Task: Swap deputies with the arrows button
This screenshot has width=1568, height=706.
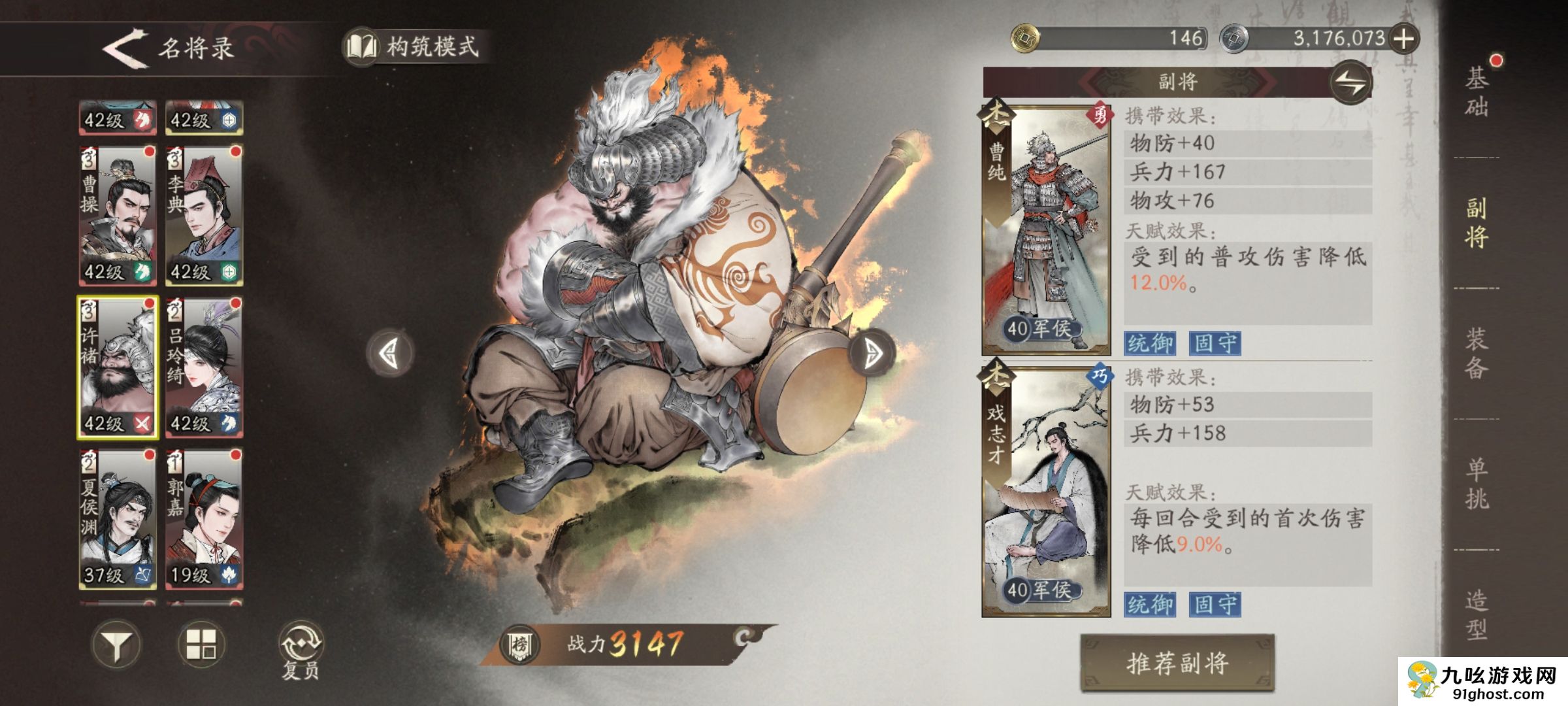Action: tap(1351, 83)
